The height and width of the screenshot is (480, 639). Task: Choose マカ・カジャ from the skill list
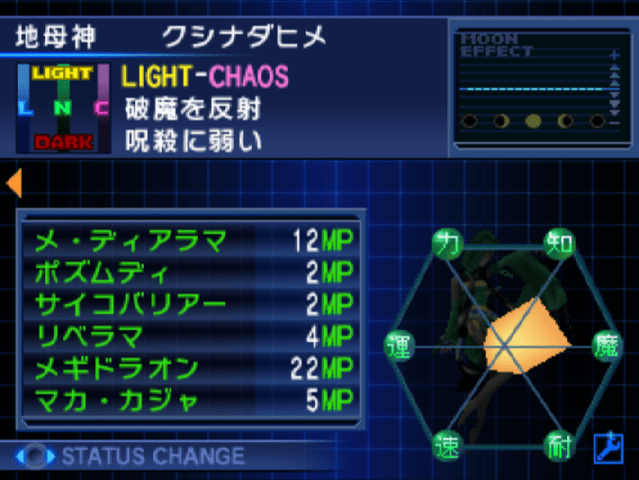tap(190, 402)
